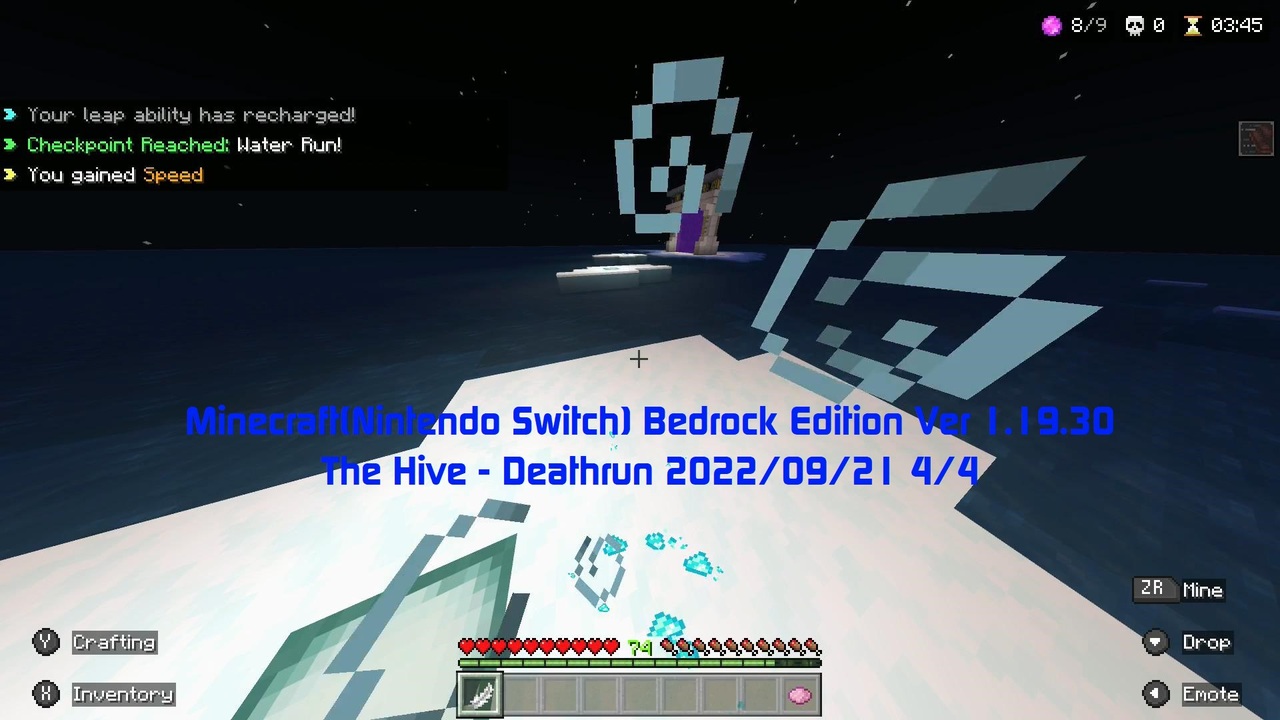Open Inventory with the X button
The image size is (1280, 720).
click(x=46, y=694)
